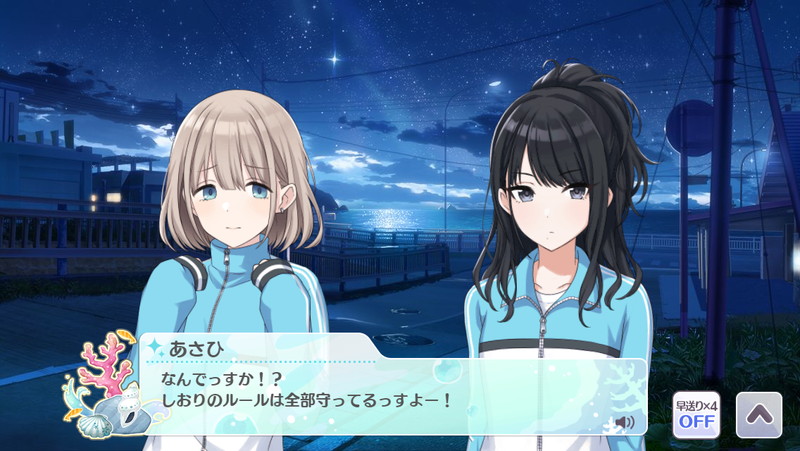800x451 pixels.
Task: Toggle the 早送り×4 fast-forward button
Action: pyautogui.click(x=696, y=414)
